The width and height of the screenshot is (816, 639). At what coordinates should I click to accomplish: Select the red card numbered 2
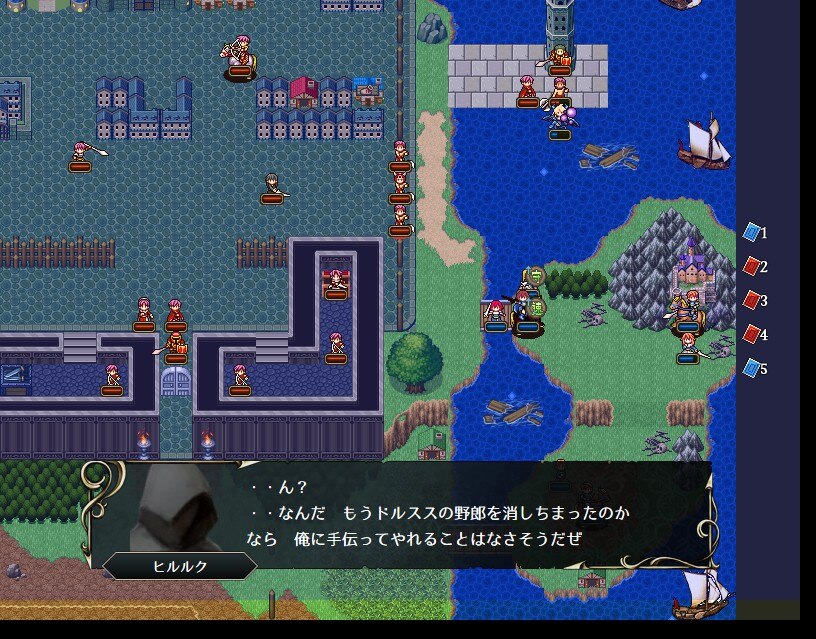[752, 267]
